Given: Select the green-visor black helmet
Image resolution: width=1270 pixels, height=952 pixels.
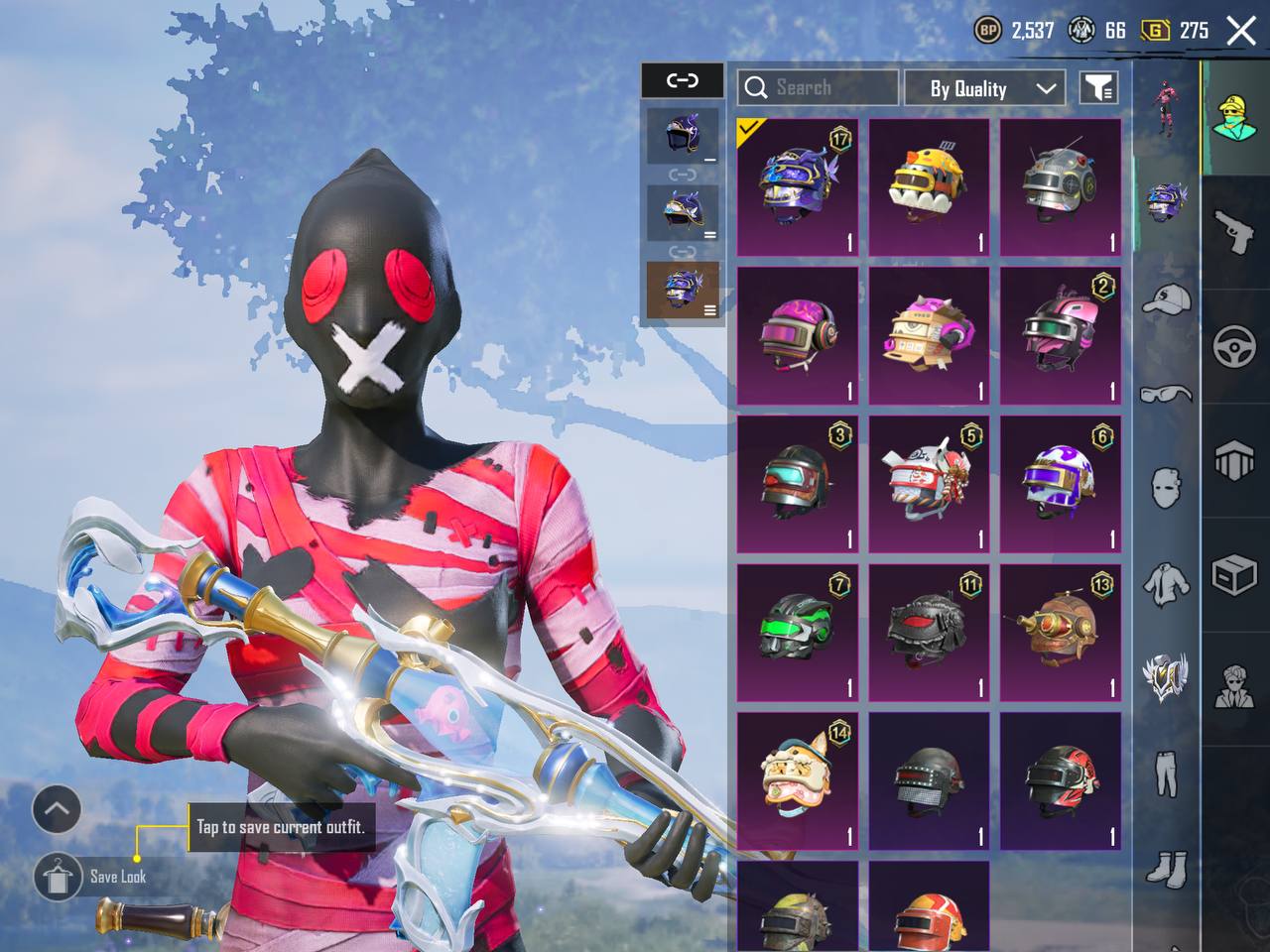Looking at the screenshot, I should click(798, 633).
